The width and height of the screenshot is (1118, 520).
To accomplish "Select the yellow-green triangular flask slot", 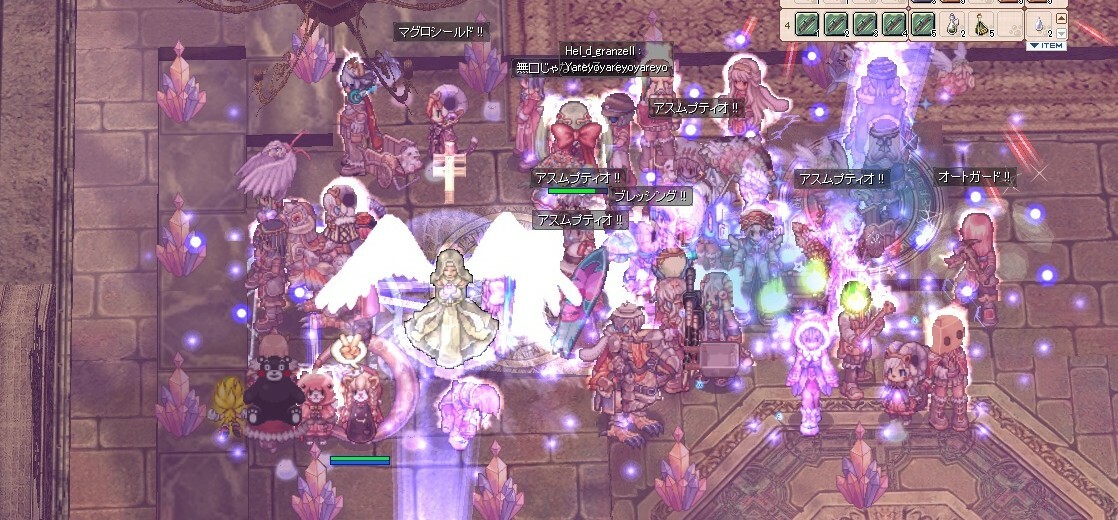I will [x=981, y=24].
